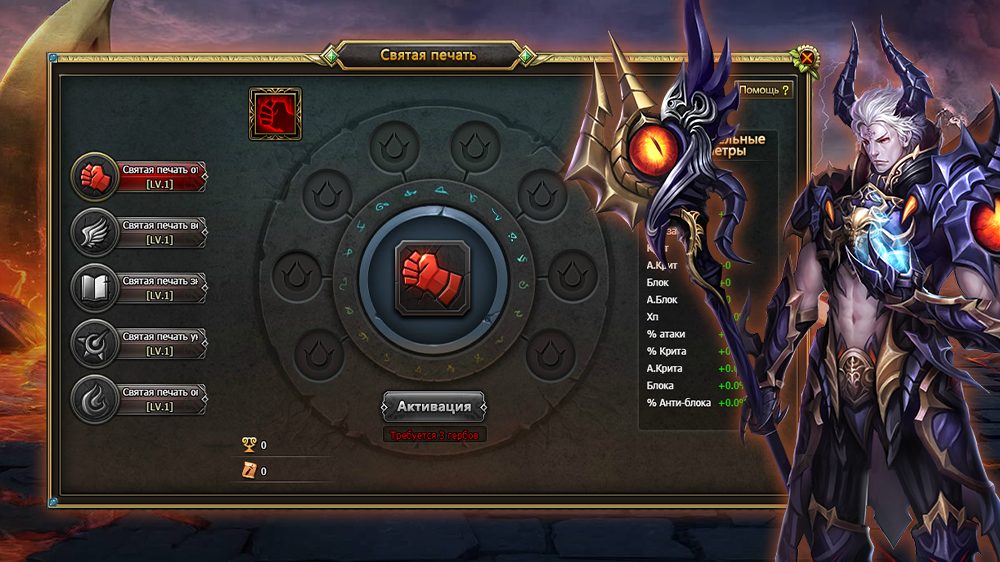This screenshot has width=1000, height=562.
Task: Close the Святая печать window
Action: point(806,57)
